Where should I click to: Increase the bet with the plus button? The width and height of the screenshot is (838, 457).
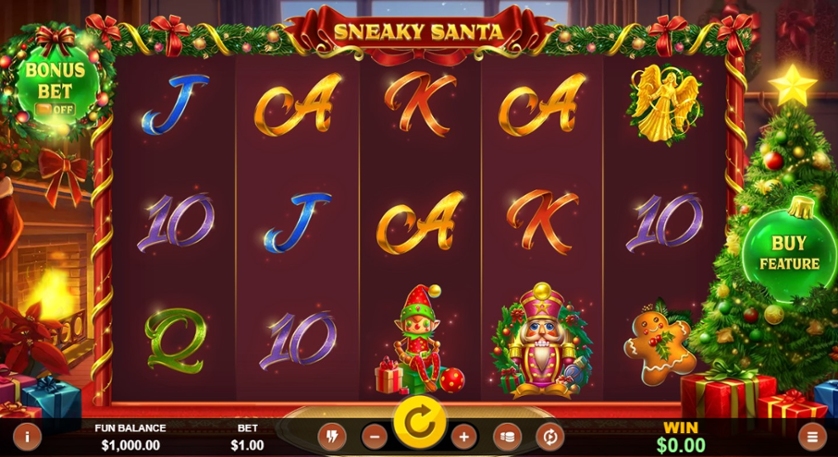[x=463, y=436]
